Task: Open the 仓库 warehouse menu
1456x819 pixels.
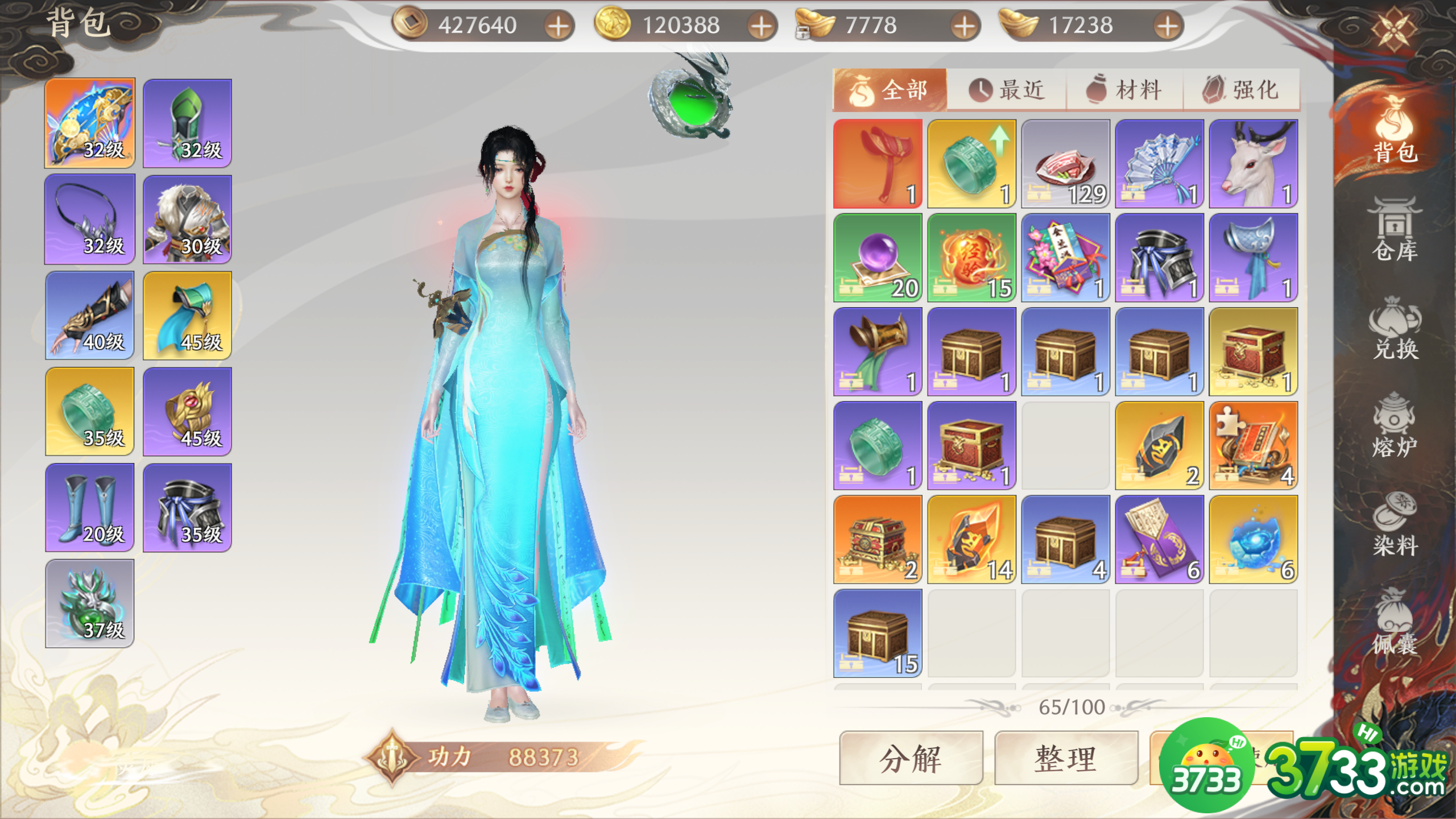Action: (1395, 230)
